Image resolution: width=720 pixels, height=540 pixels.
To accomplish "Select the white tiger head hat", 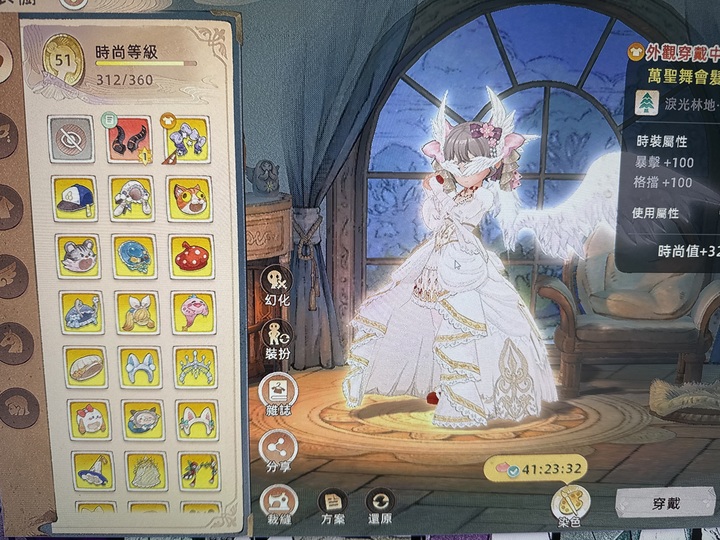I will pos(77,255).
